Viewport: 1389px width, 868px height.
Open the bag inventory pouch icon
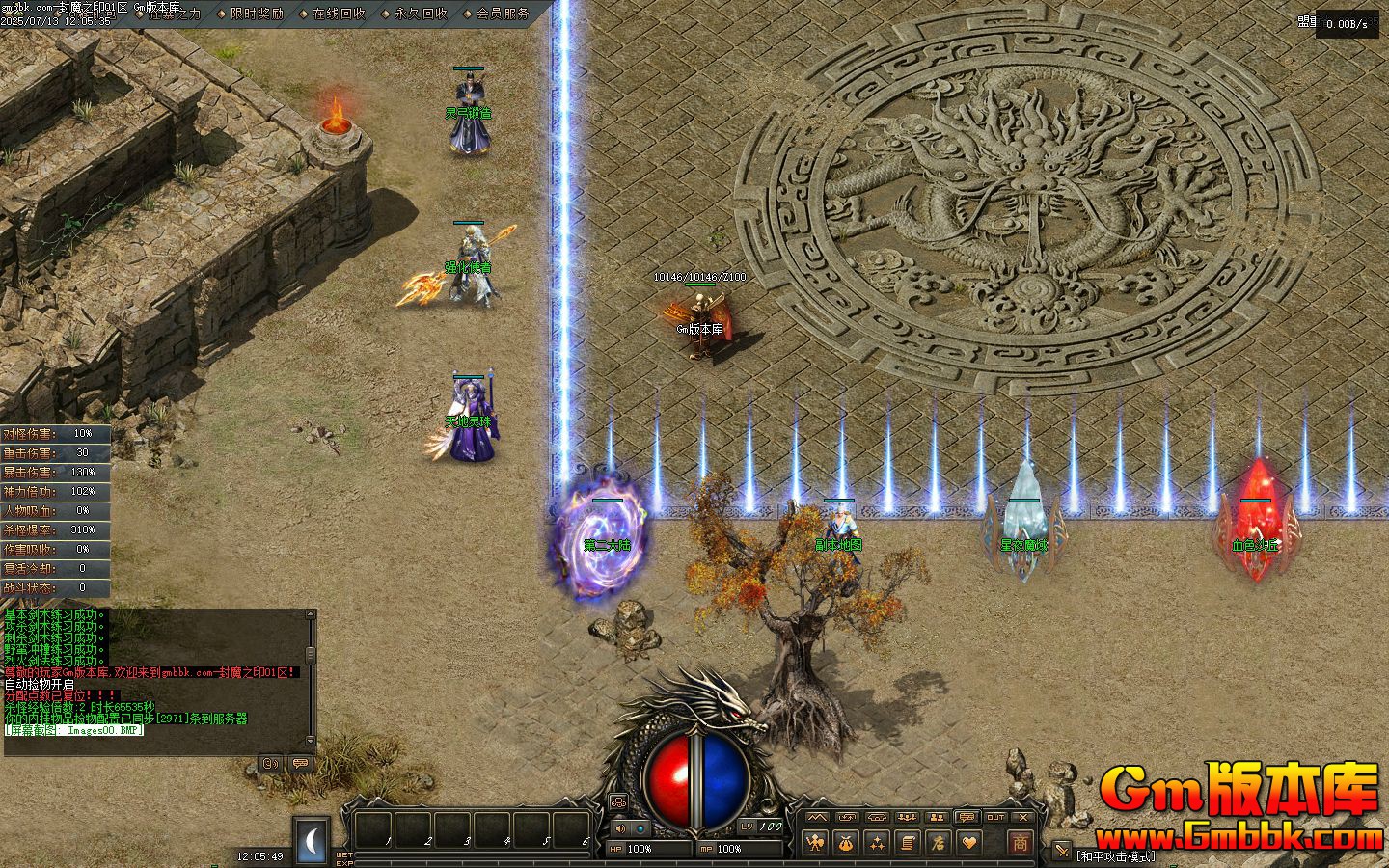(x=847, y=843)
